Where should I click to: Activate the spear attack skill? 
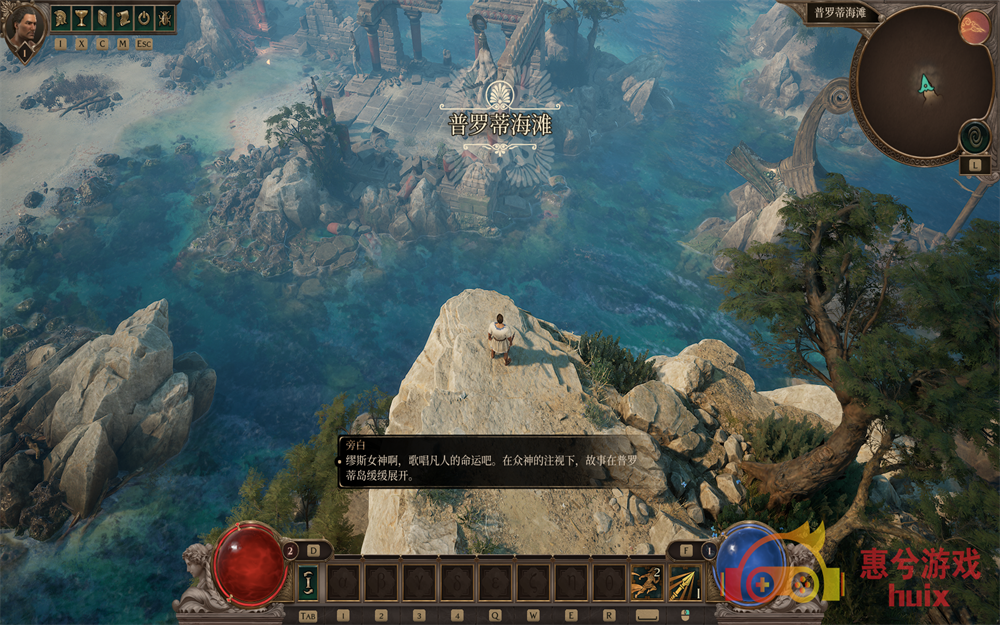pyautogui.click(x=684, y=583)
